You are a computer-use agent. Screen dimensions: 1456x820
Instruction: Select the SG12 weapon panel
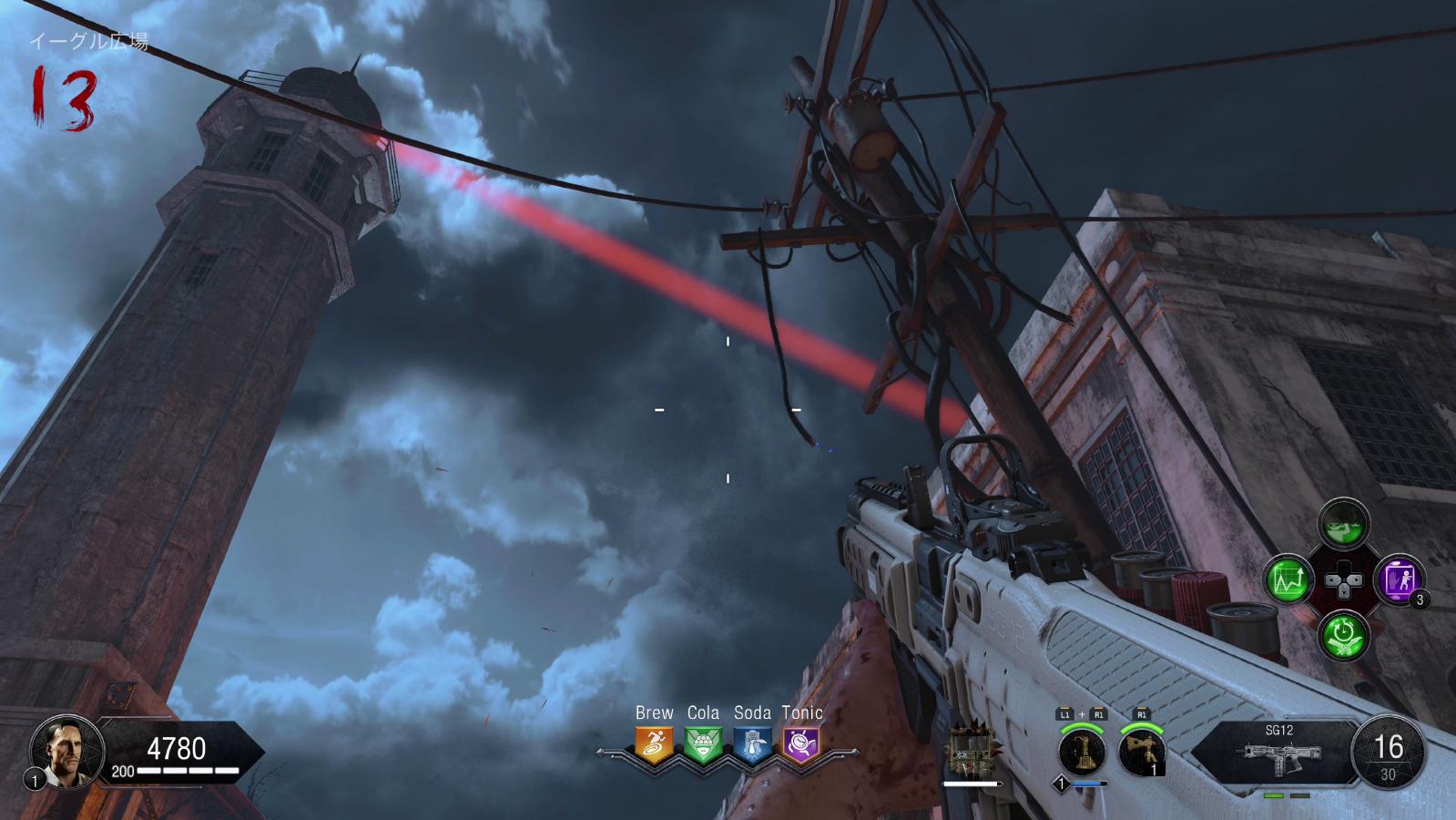[1278, 752]
